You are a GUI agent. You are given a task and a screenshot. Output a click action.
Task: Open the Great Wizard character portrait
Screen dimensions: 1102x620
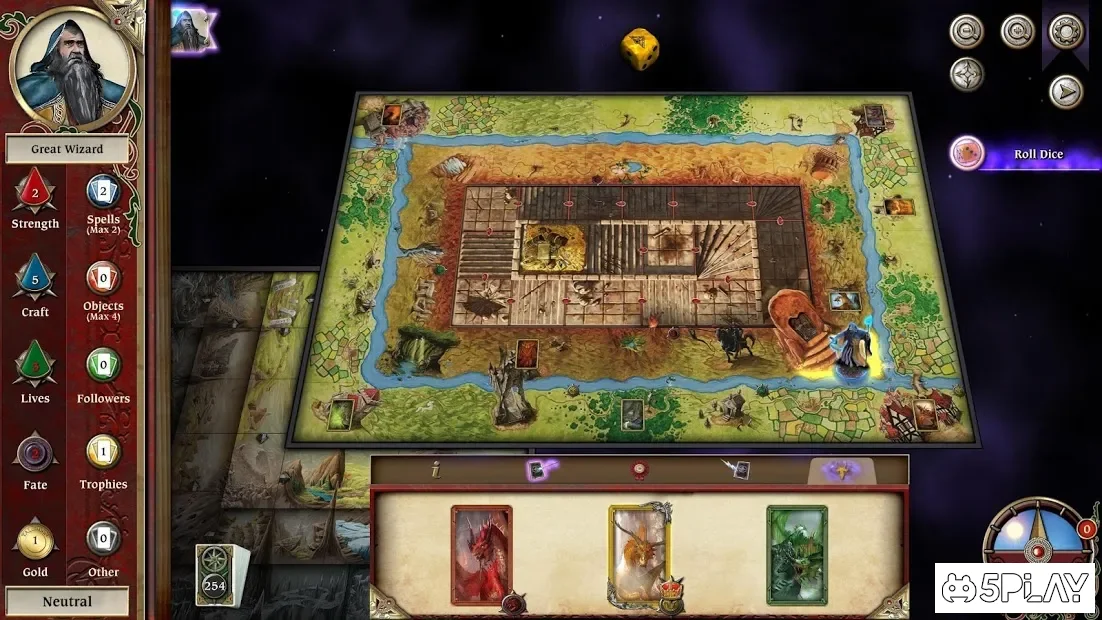[71, 66]
